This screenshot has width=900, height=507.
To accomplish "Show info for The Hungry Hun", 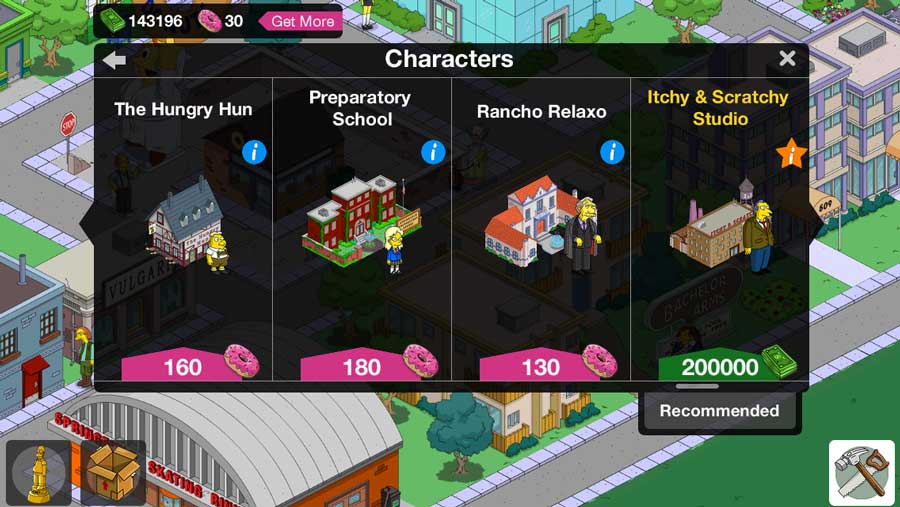I will (x=254, y=152).
